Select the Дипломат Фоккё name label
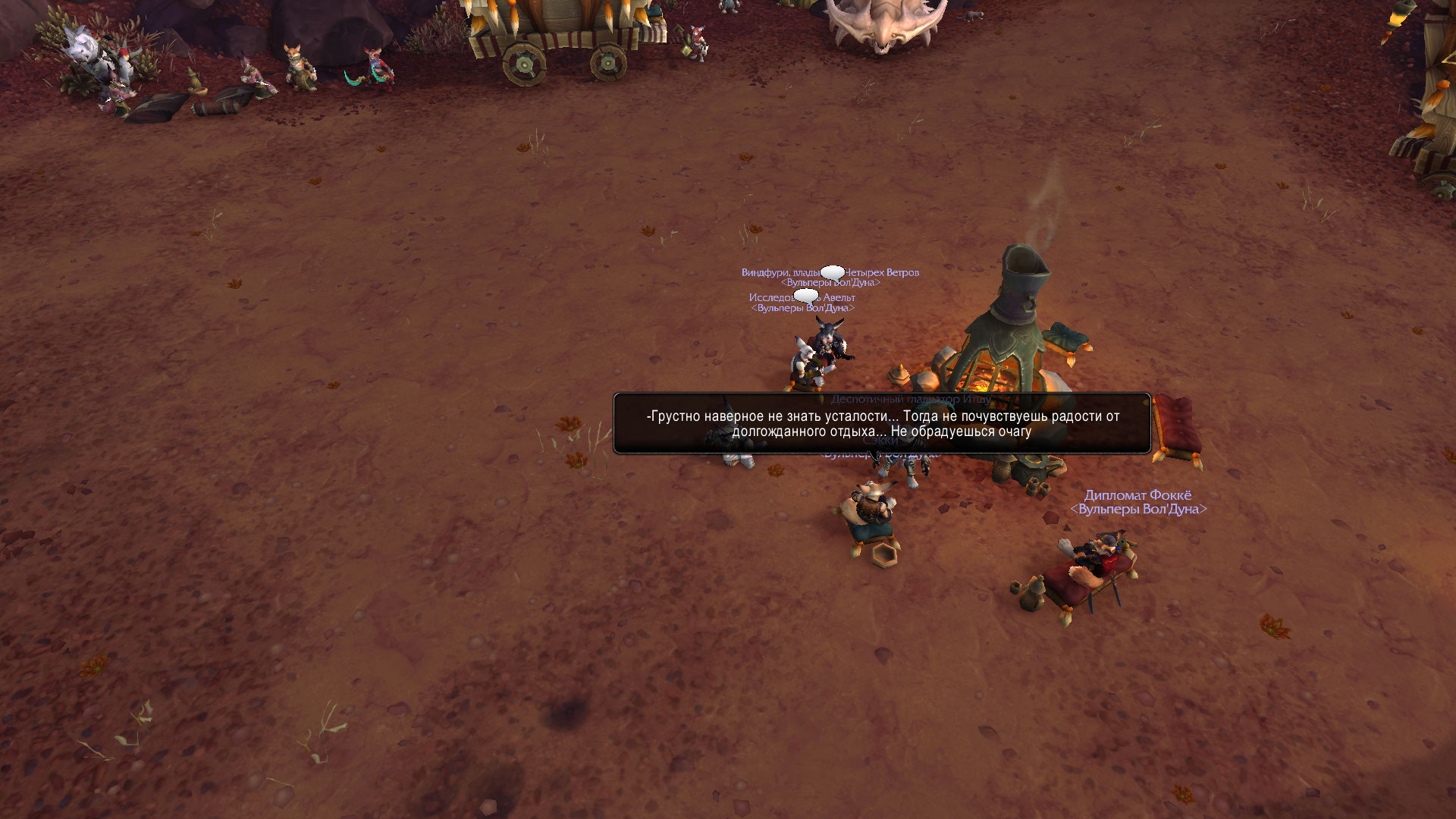This screenshot has height=819, width=1456. click(1137, 496)
